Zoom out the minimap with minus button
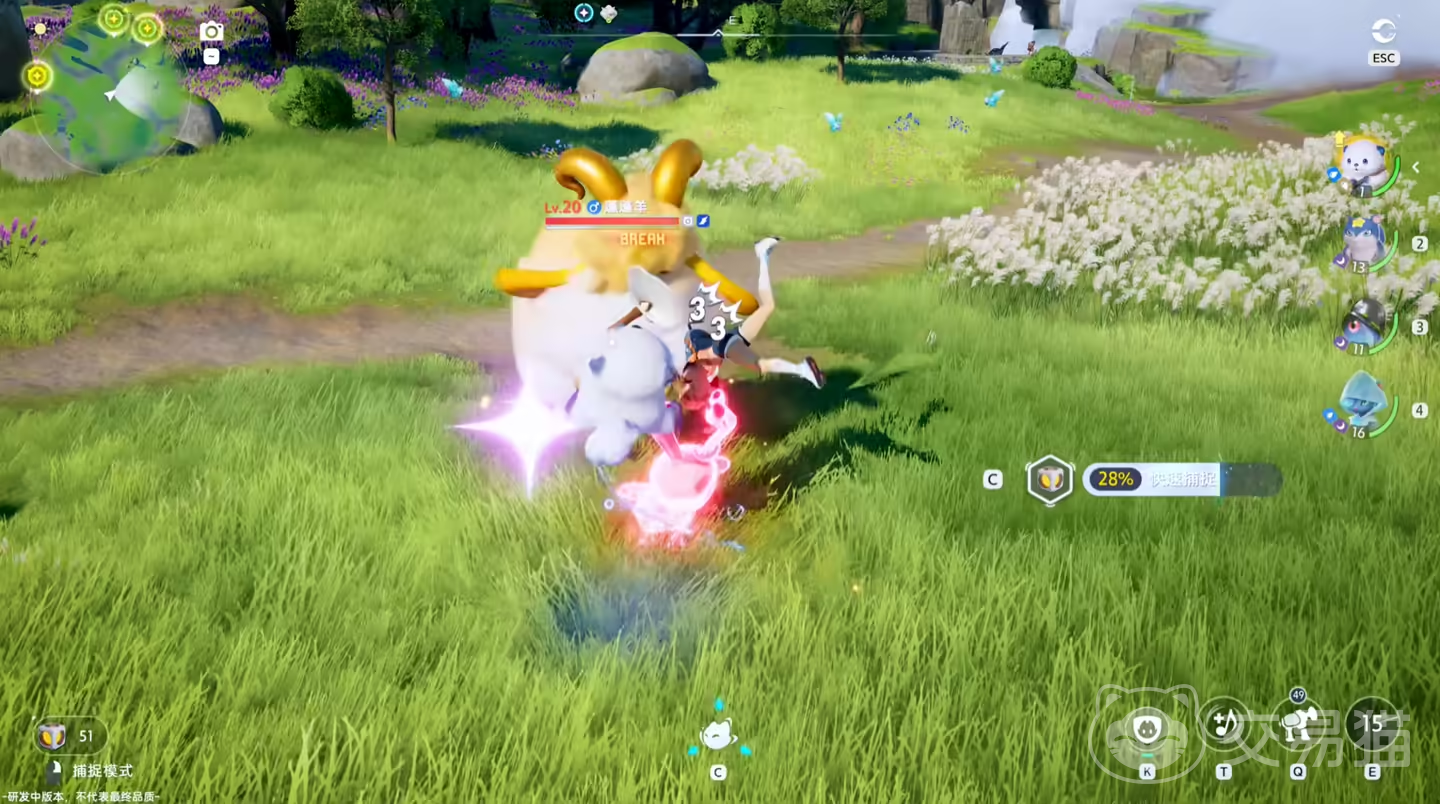The width and height of the screenshot is (1440, 804). pyautogui.click(x=211, y=57)
